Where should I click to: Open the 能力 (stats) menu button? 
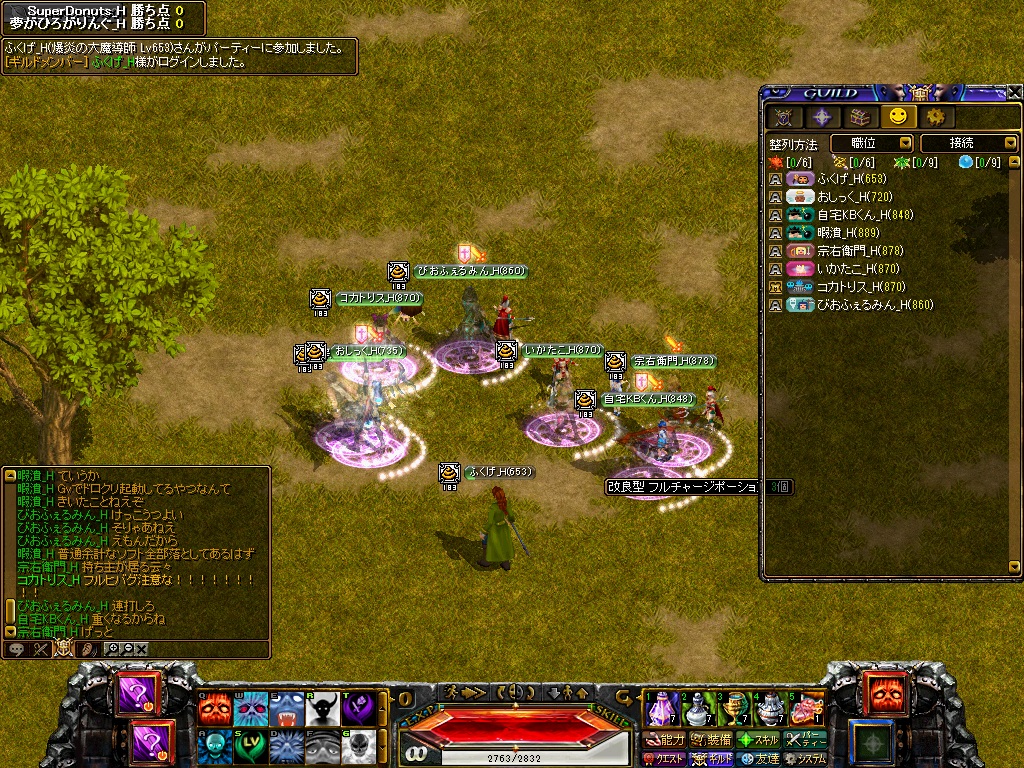click(665, 740)
